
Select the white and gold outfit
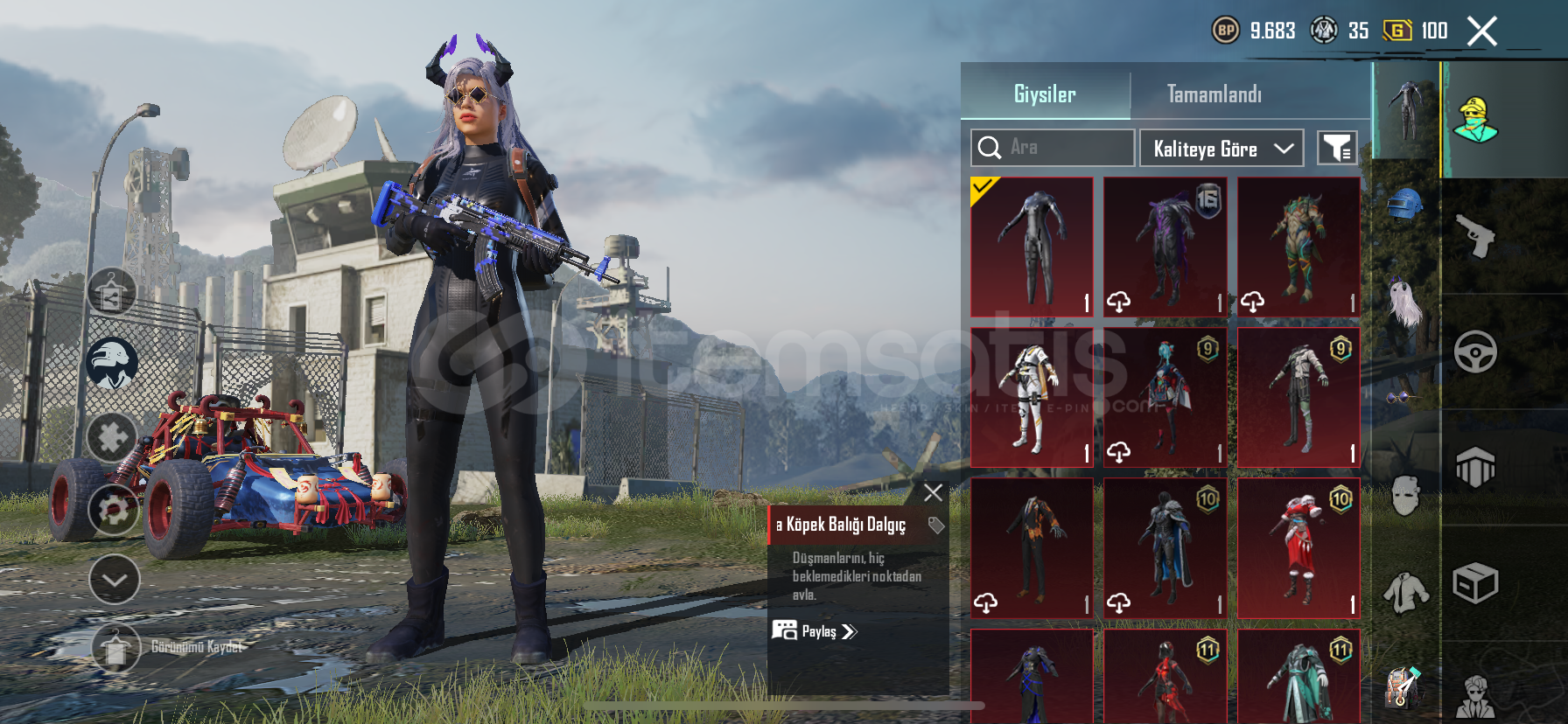pos(1032,398)
